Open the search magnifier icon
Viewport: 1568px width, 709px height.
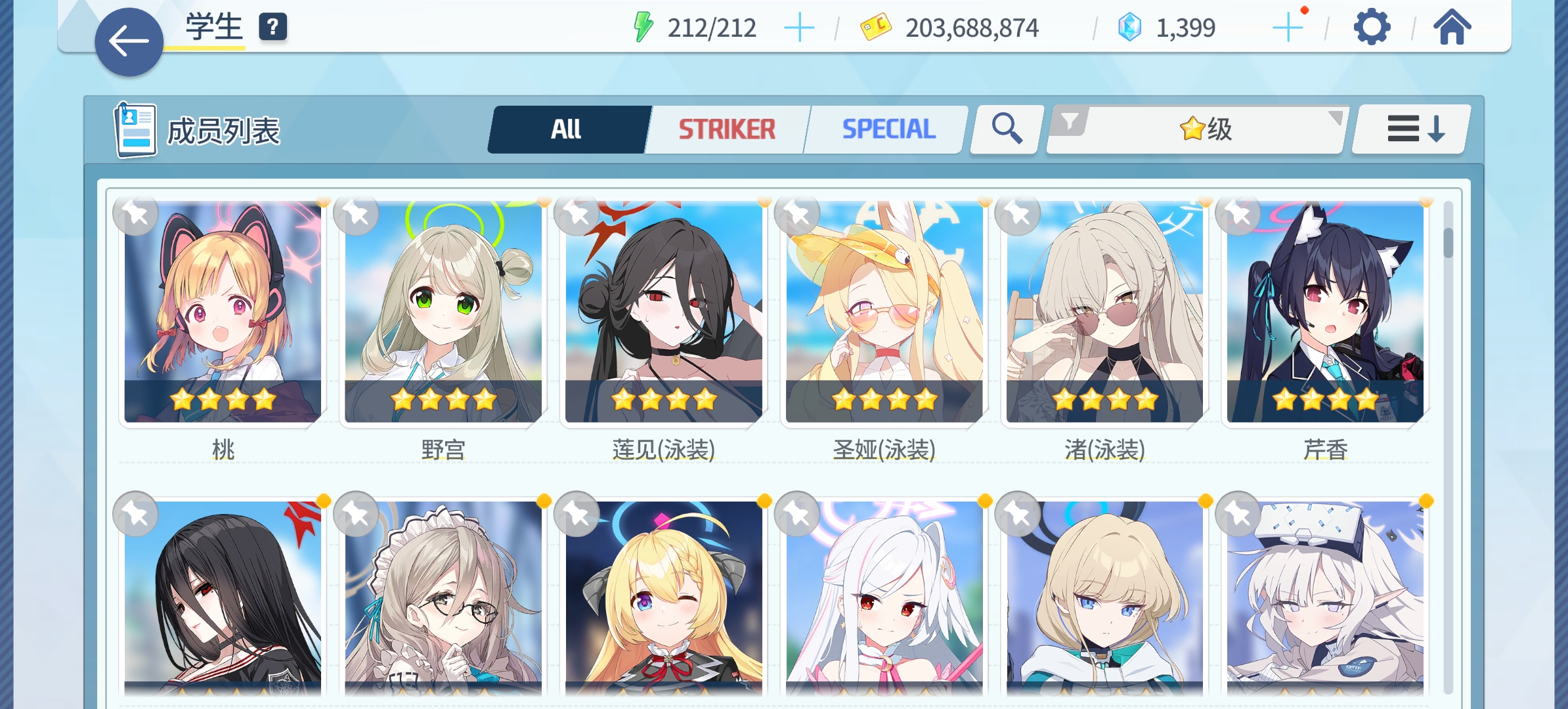[1004, 128]
